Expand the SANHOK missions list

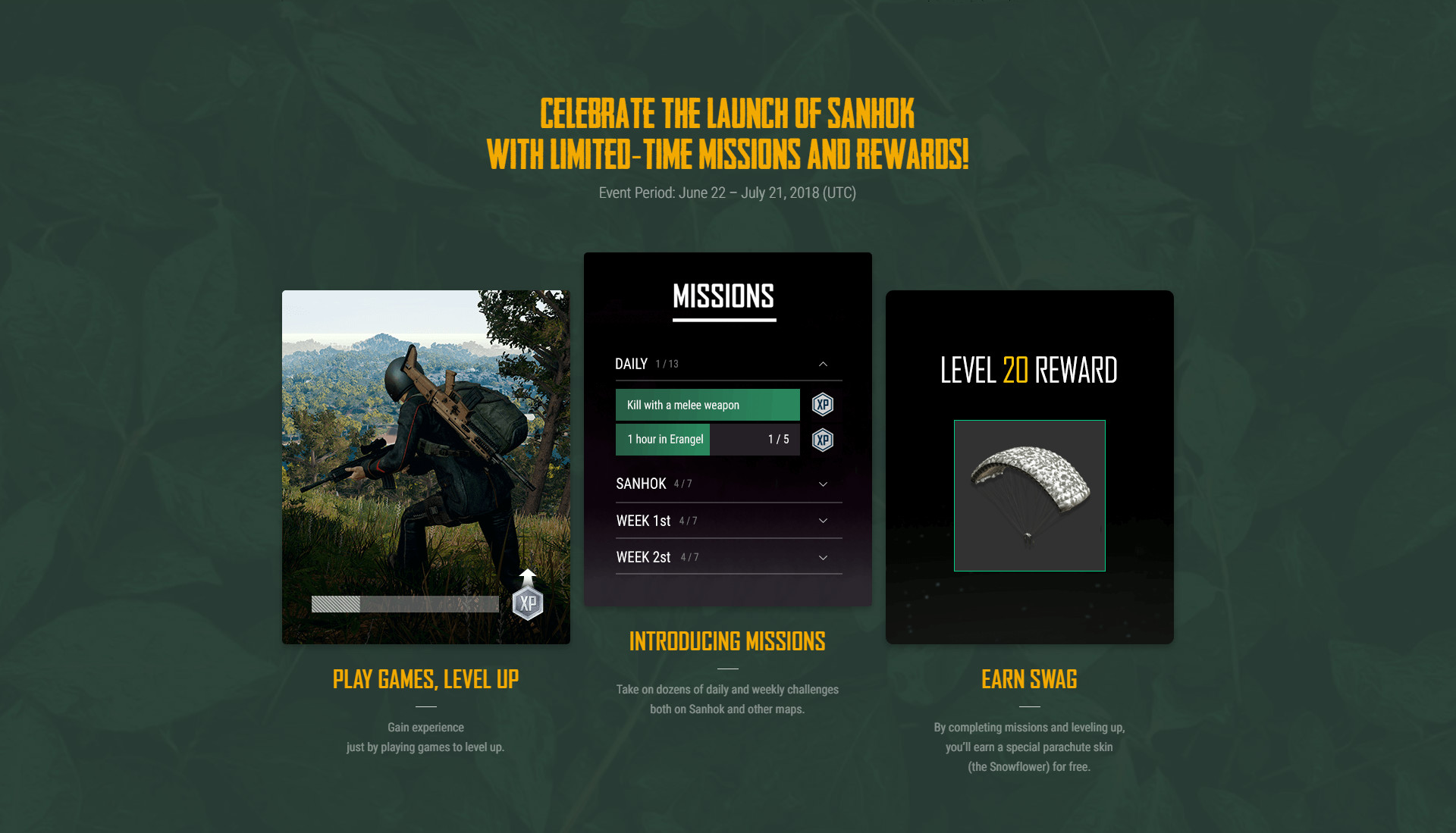[x=823, y=484]
